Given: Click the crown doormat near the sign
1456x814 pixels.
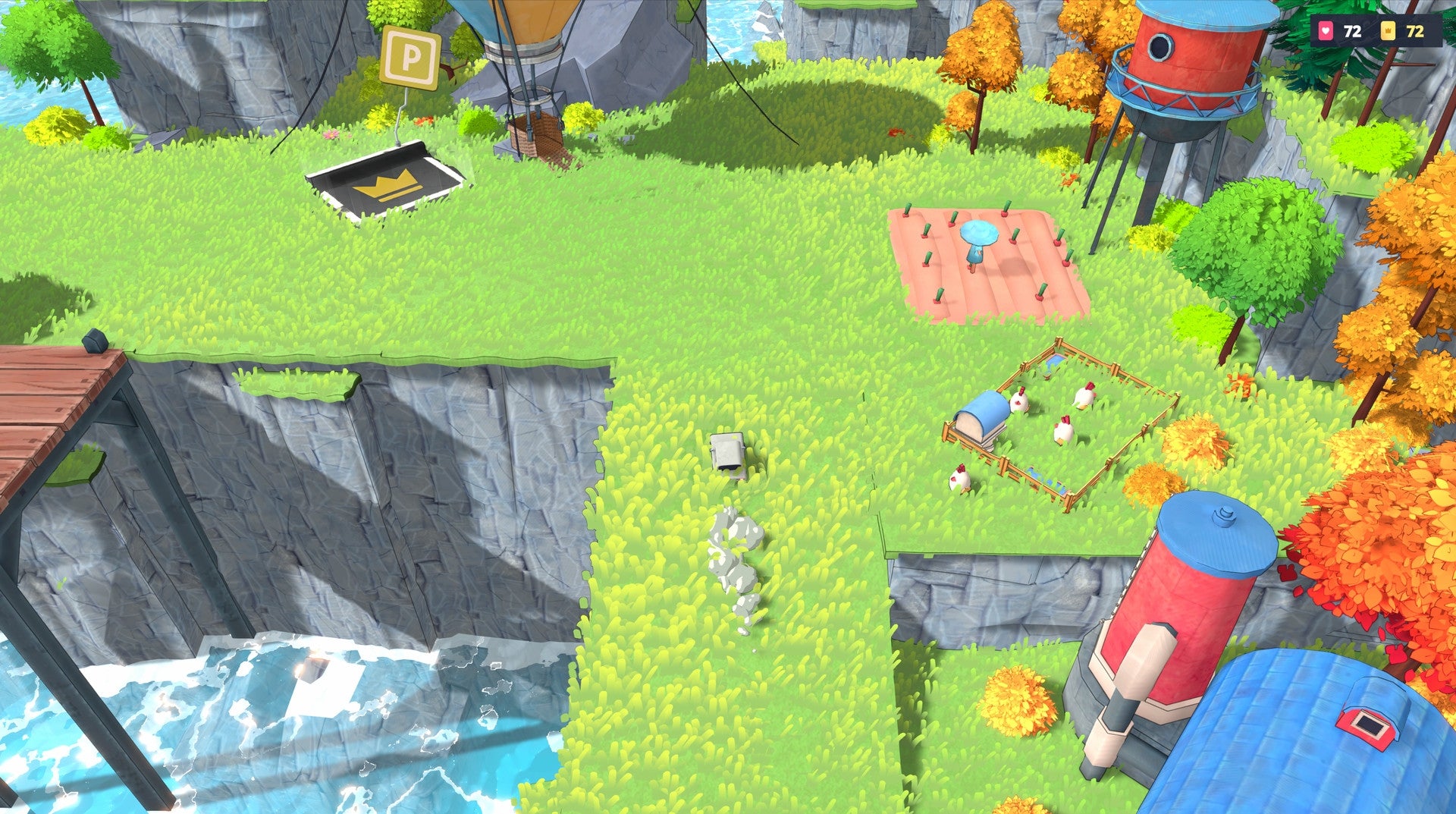Looking at the screenshot, I should click(x=385, y=182).
